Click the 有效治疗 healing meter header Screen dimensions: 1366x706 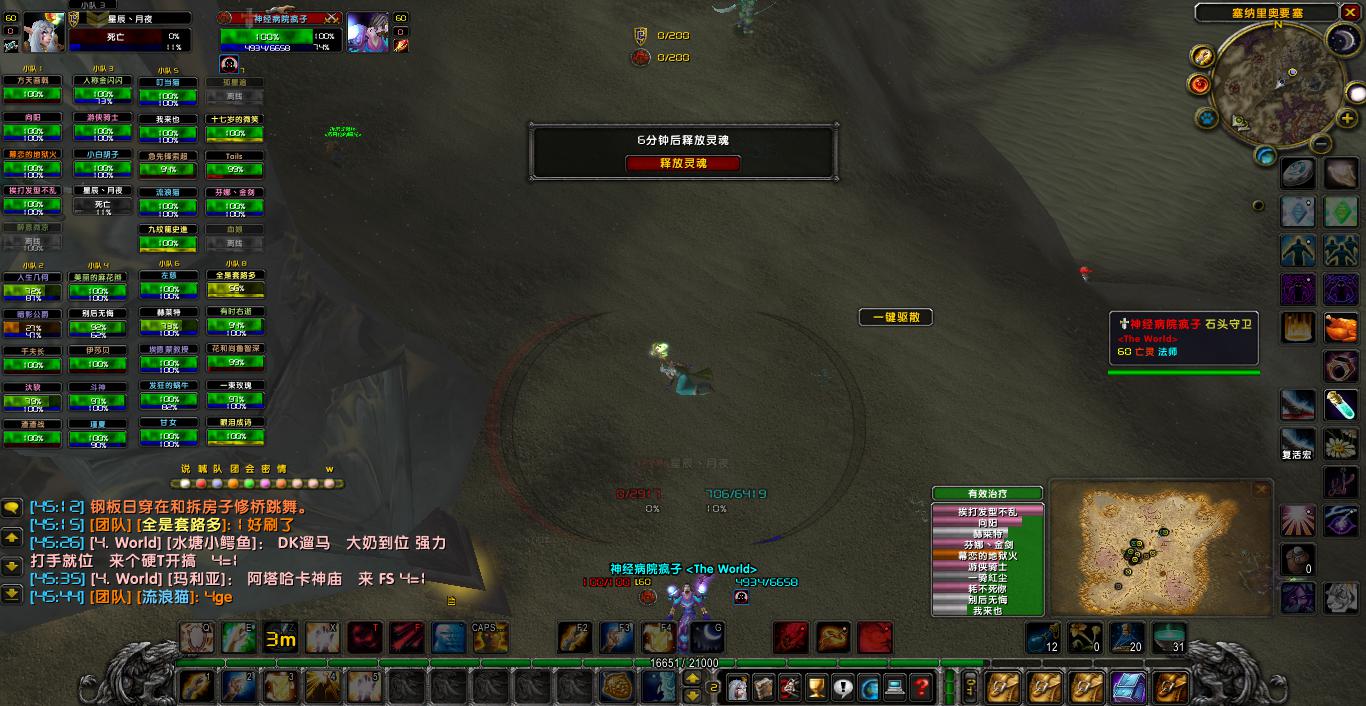(987, 493)
